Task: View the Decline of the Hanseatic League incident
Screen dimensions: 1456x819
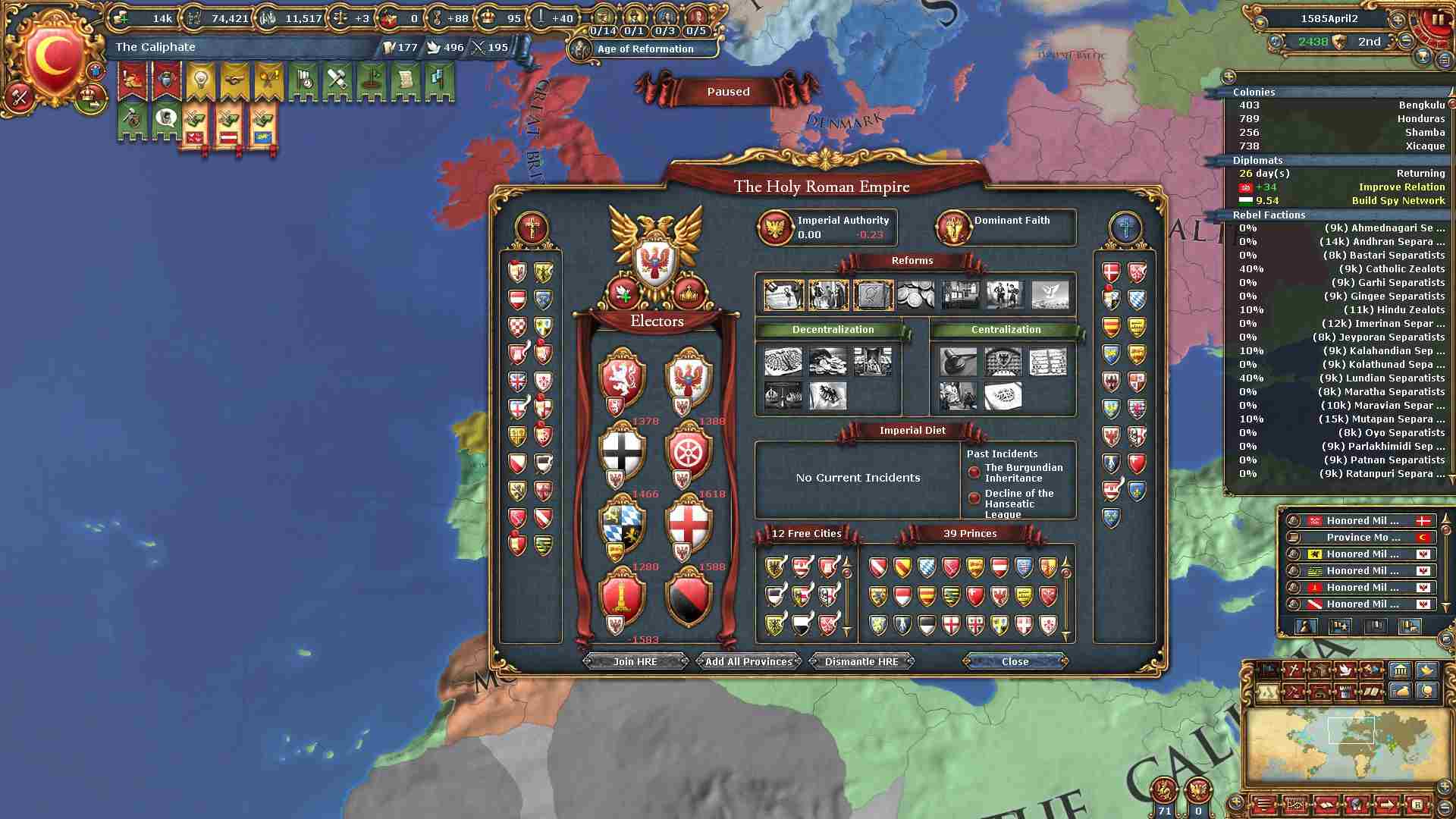Action: click(1018, 504)
